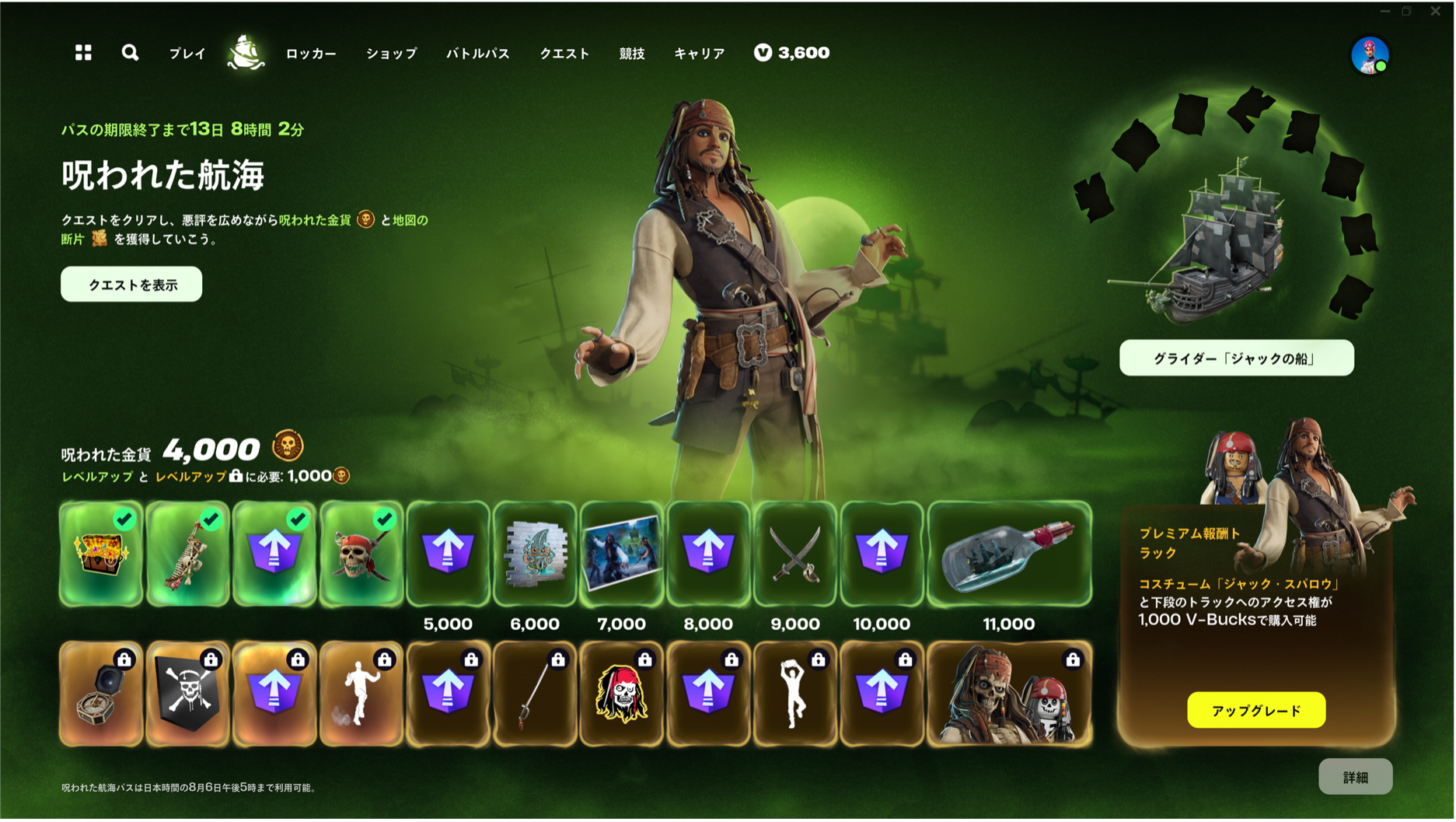The height and width of the screenshot is (822, 1456).
Task: Click the 3,600 V-Bucks balance
Action: tap(792, 53)
